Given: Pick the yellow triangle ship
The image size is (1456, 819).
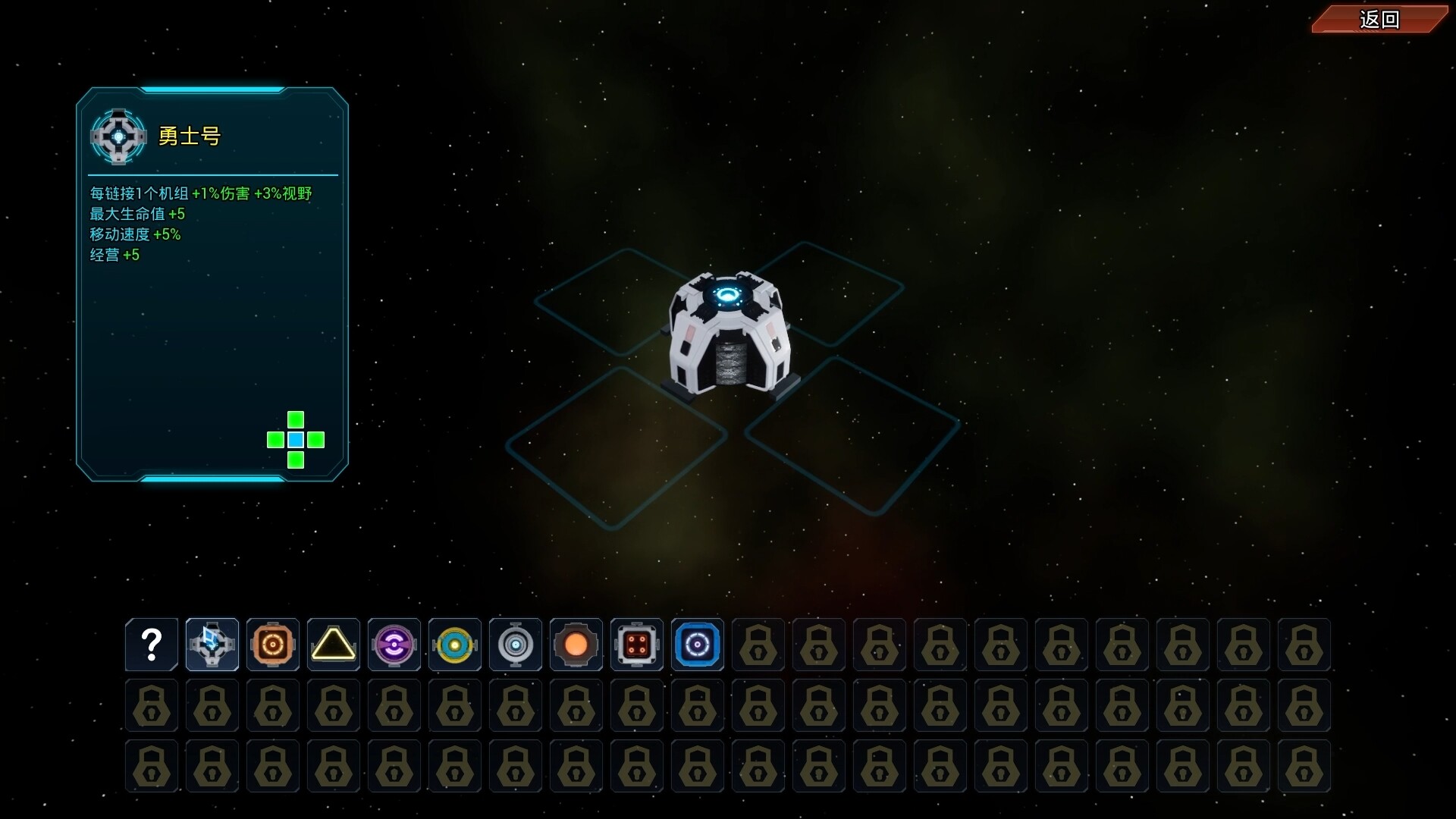Looking at the screenshot, I should click(x=334, y=645).
